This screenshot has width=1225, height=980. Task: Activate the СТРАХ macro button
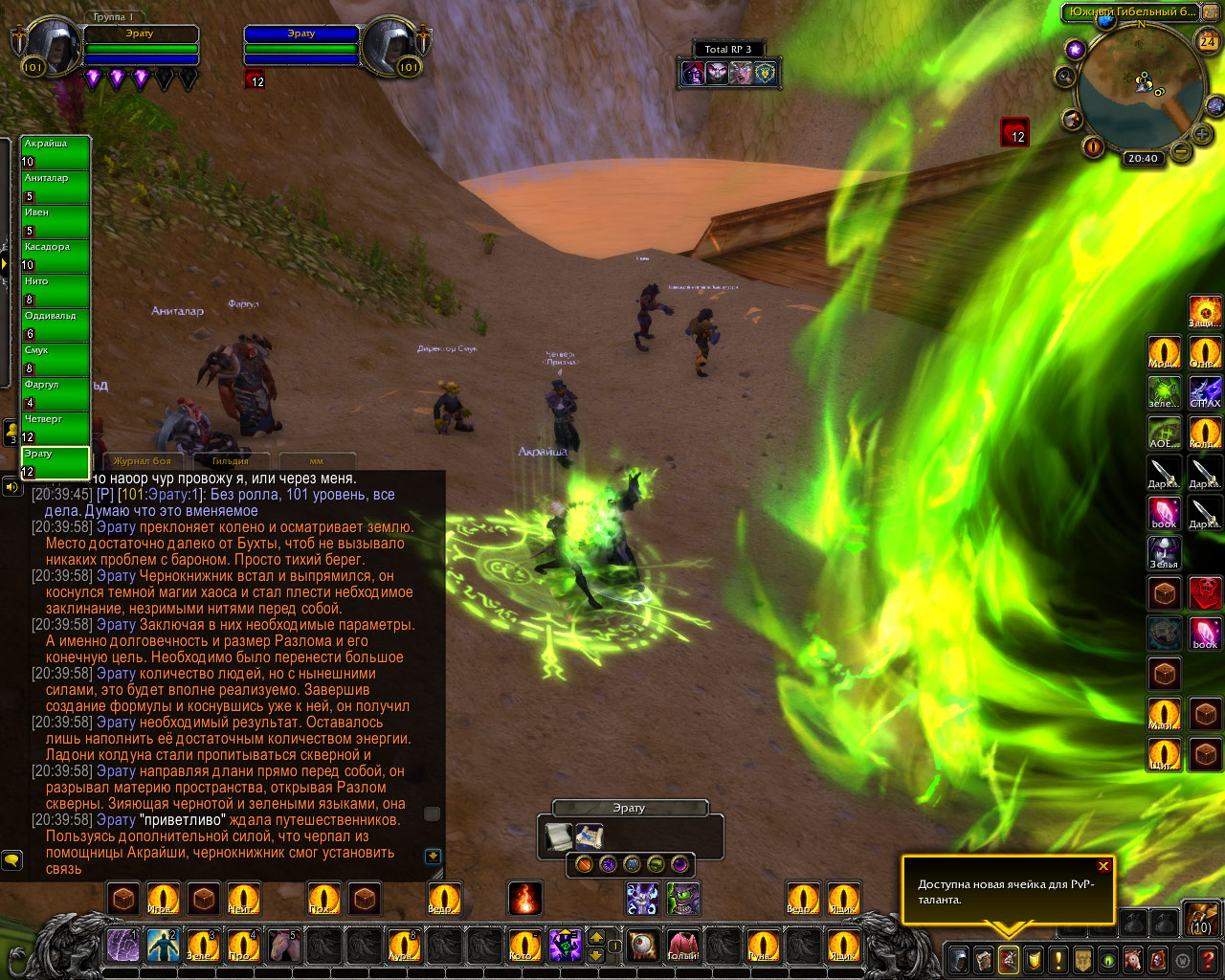tap(1205, 392)
